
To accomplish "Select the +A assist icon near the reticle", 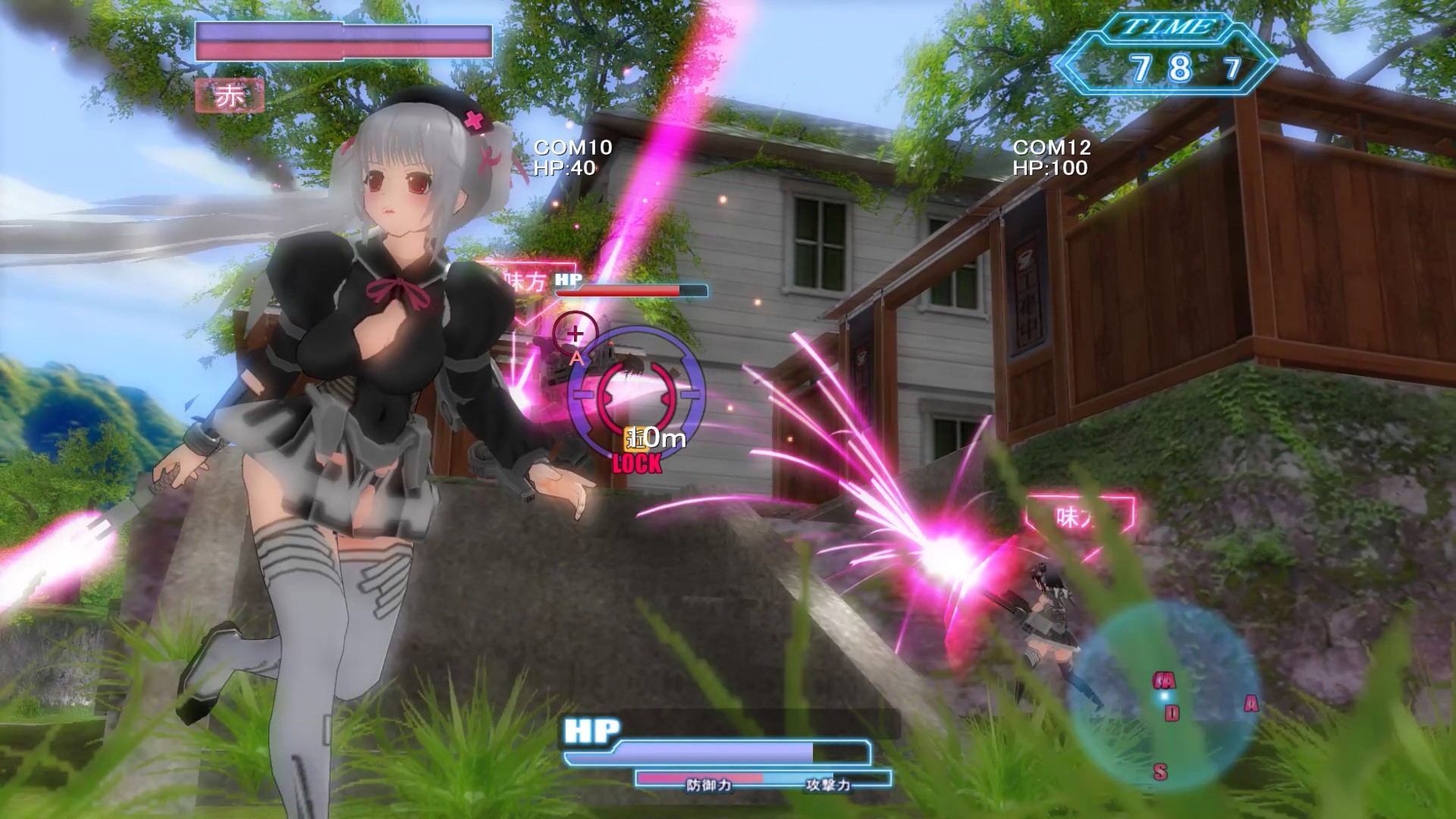I will click(x=576, y=344).
